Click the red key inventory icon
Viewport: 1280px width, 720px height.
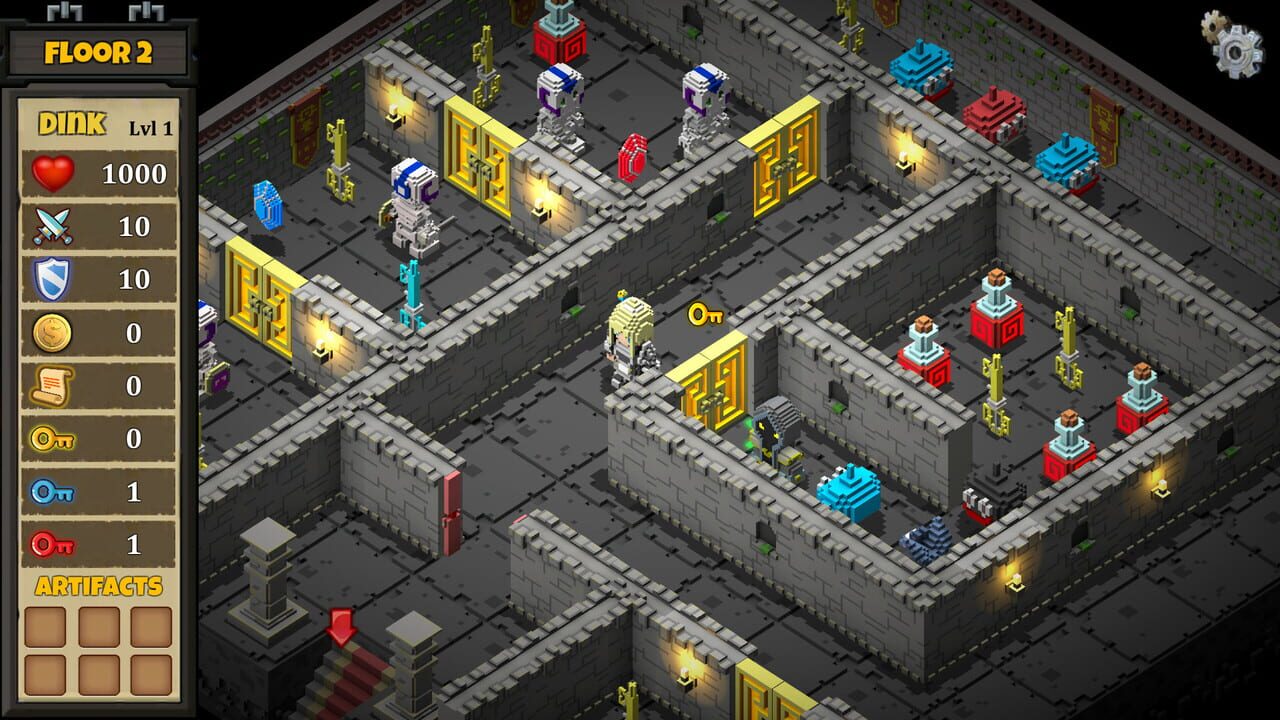pos(55,545)
